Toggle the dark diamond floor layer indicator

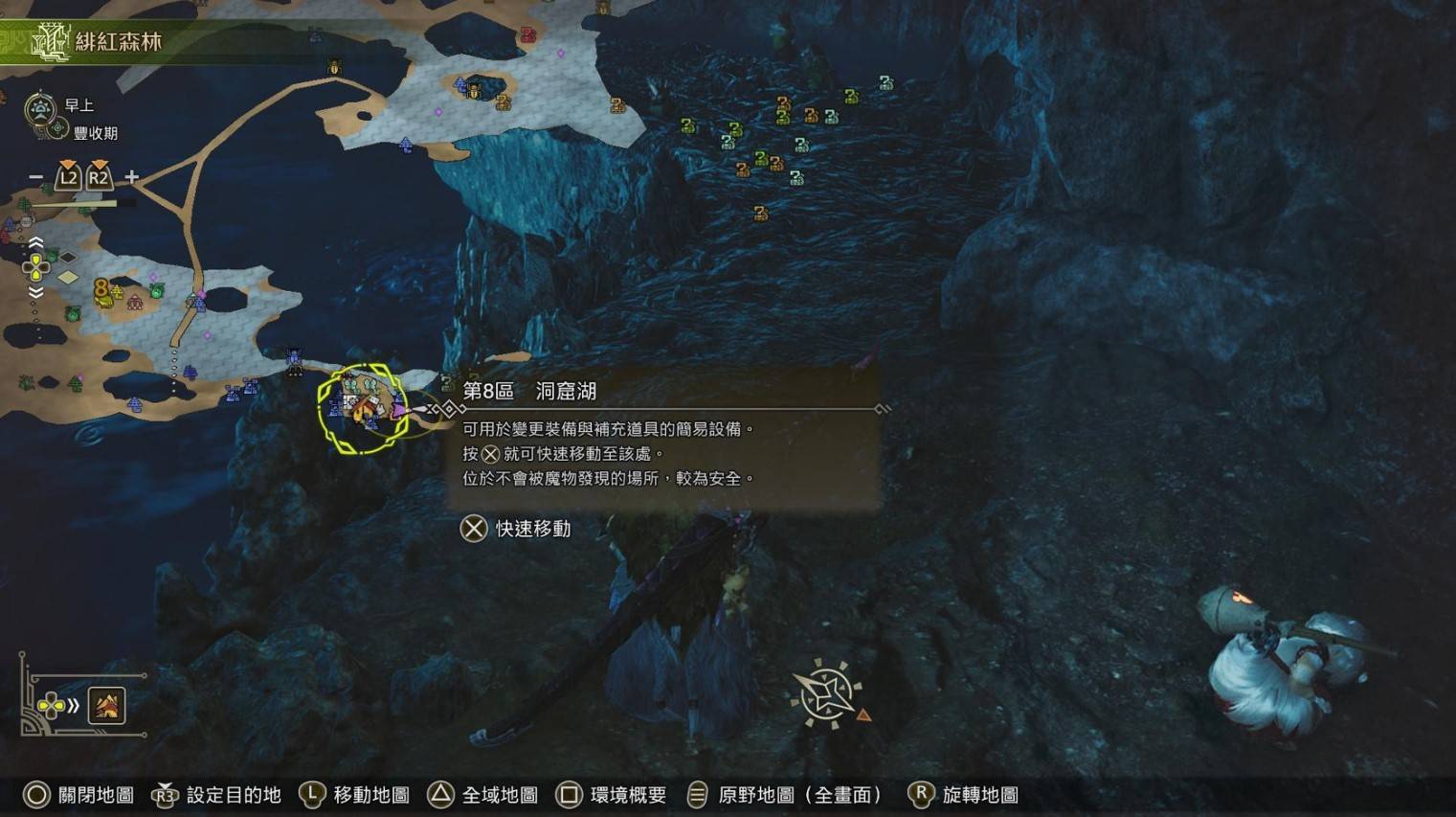[x=67, y=257]
